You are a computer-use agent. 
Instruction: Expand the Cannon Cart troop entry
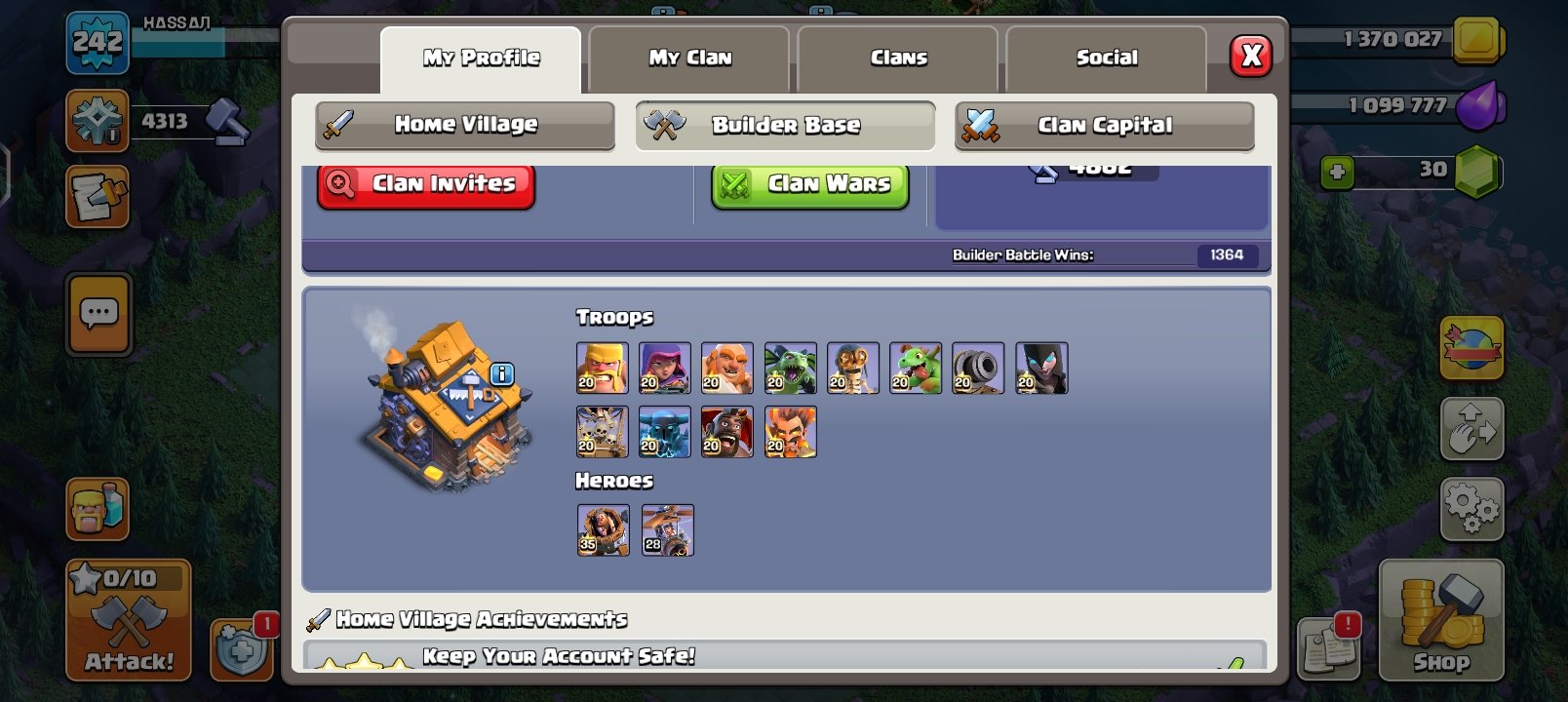coord(978,368)
